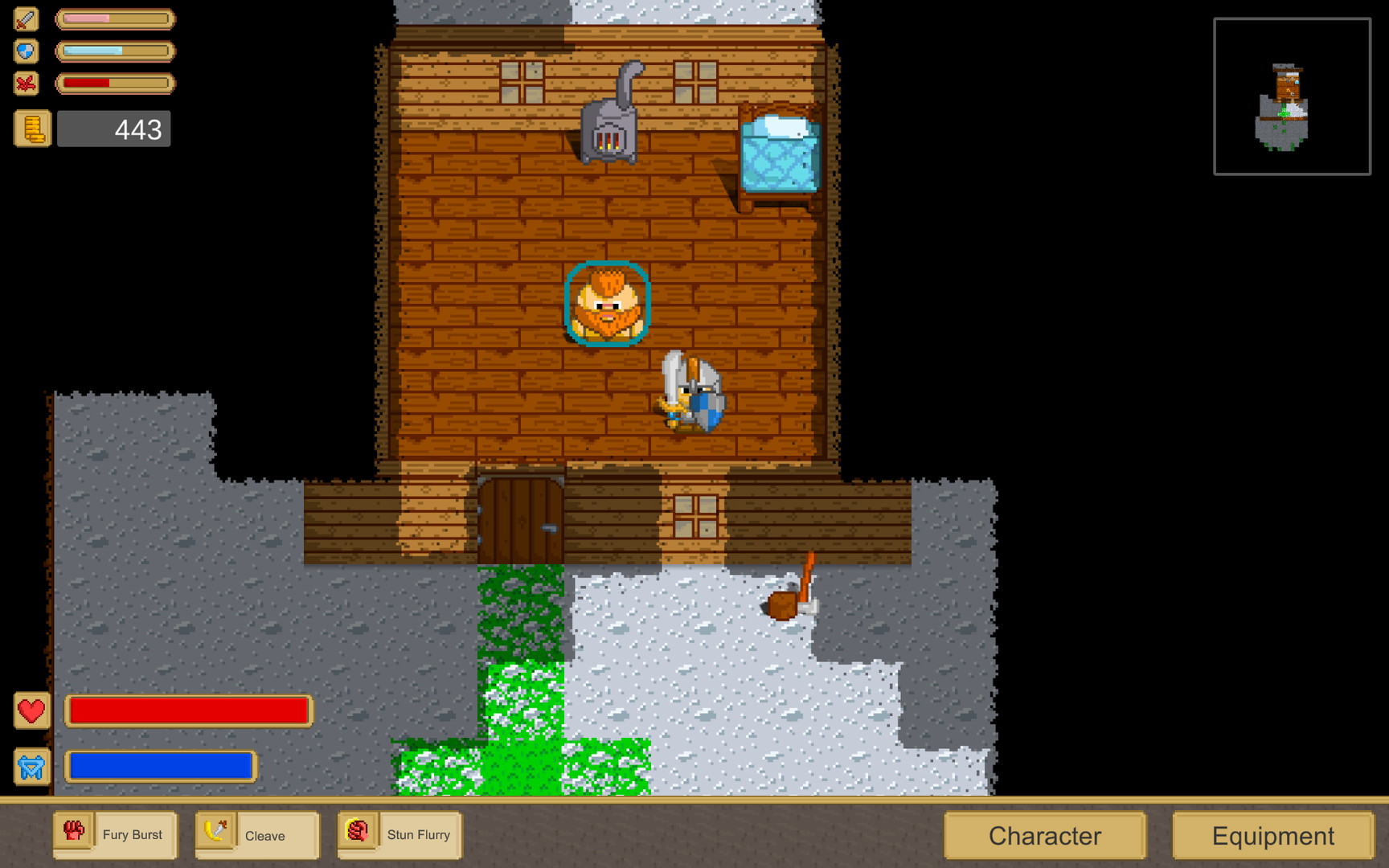Use the Stun Flurry clenched fist icon

click(x=357, y=832)
